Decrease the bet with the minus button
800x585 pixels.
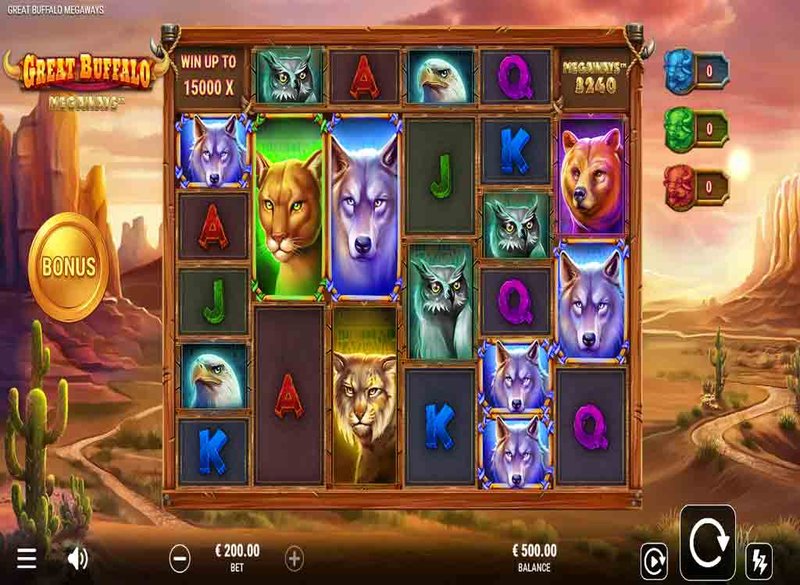[180, 557]
